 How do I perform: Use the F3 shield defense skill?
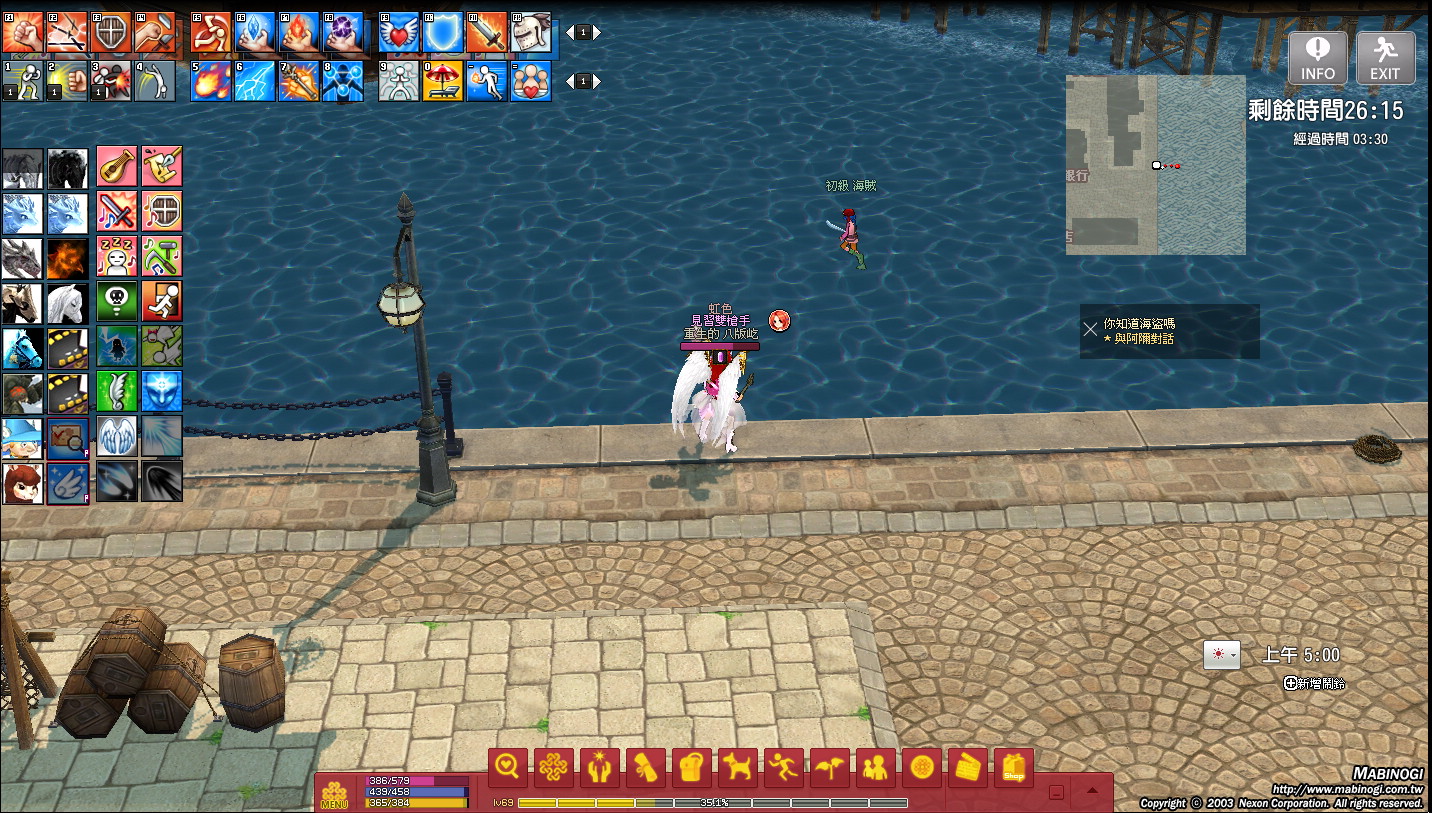click(x=112, y=33)
